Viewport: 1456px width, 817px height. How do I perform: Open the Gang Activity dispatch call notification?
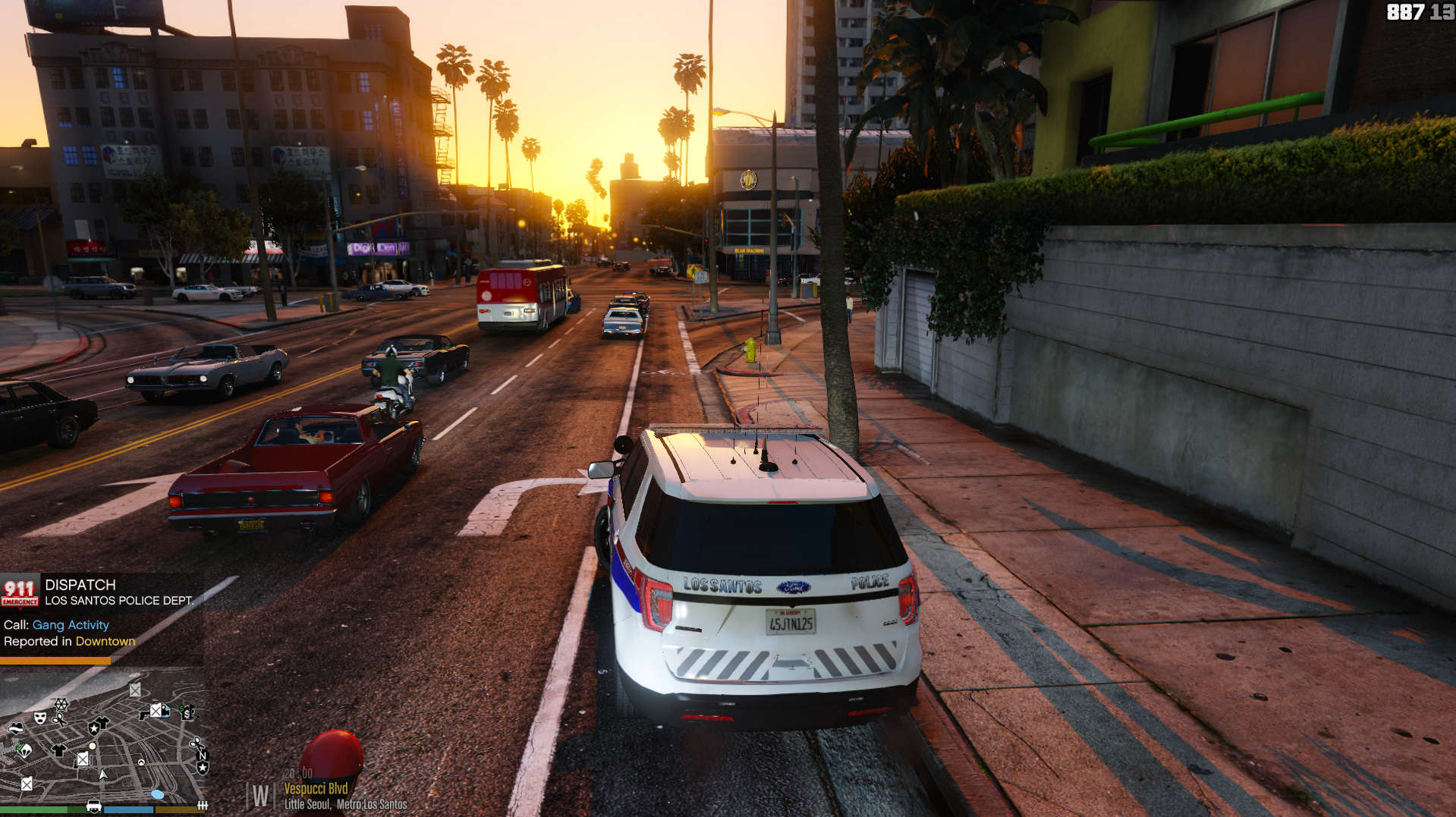pyautogui.click(x=71, y=625)
